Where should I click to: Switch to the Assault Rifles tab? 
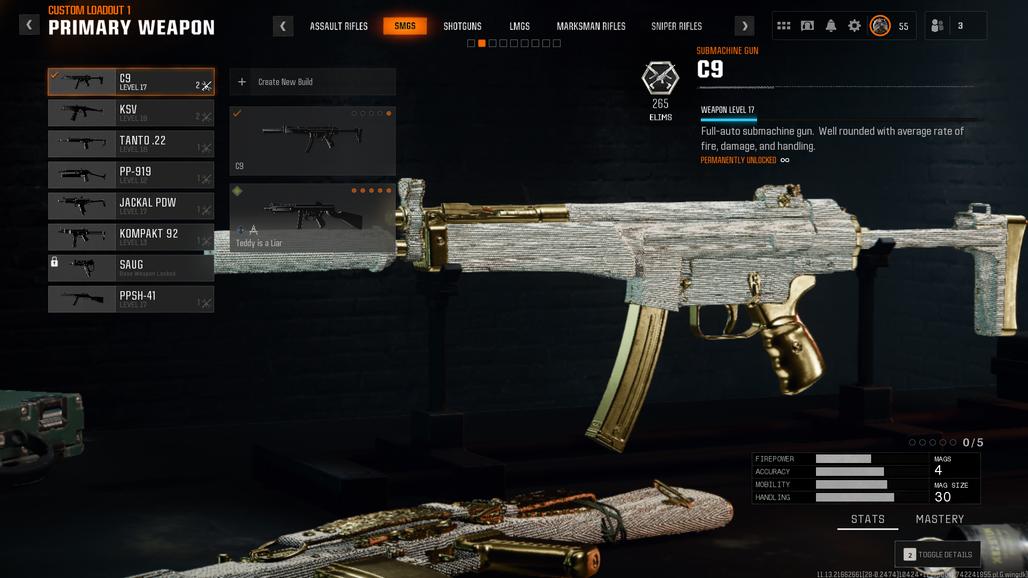pos(338,26)
